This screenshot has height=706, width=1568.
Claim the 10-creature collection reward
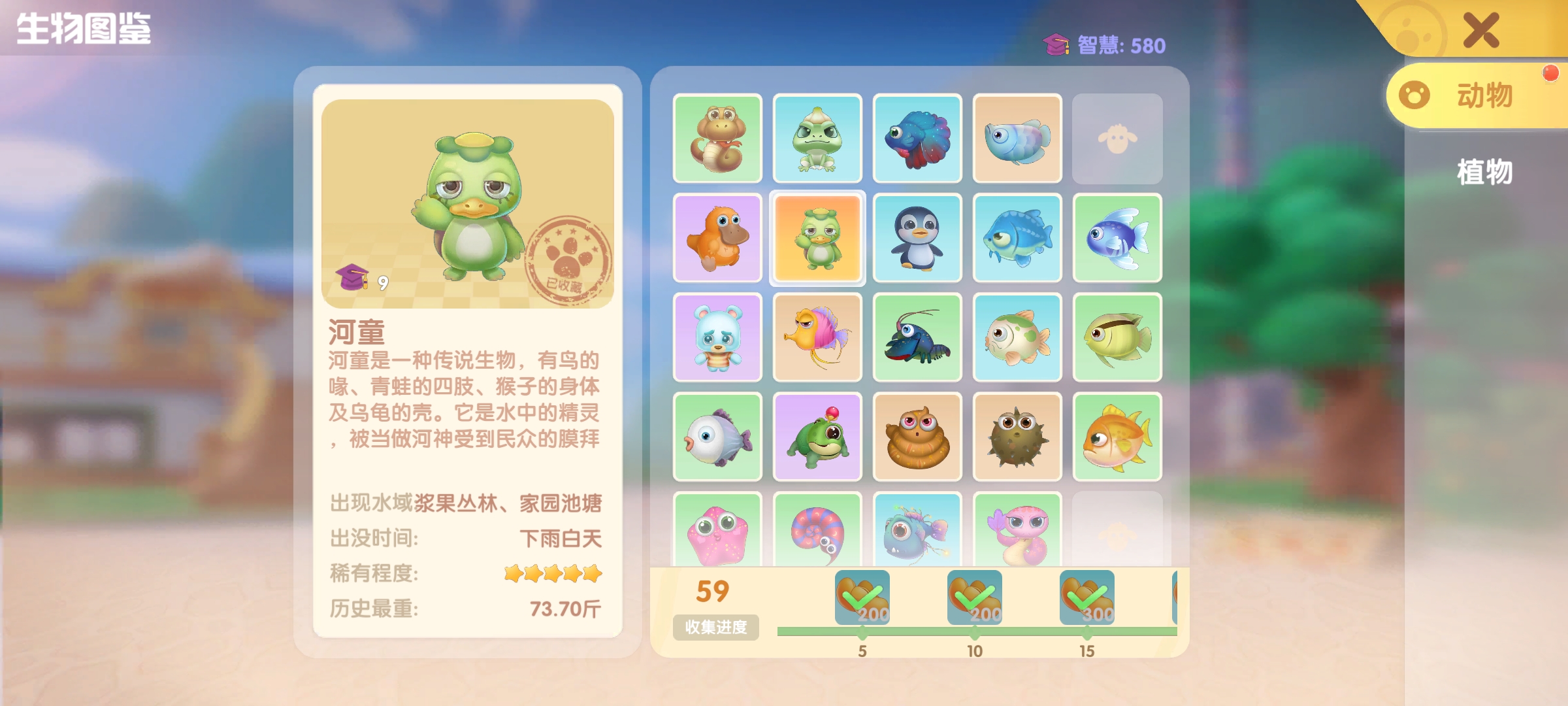tap(975, 597)
